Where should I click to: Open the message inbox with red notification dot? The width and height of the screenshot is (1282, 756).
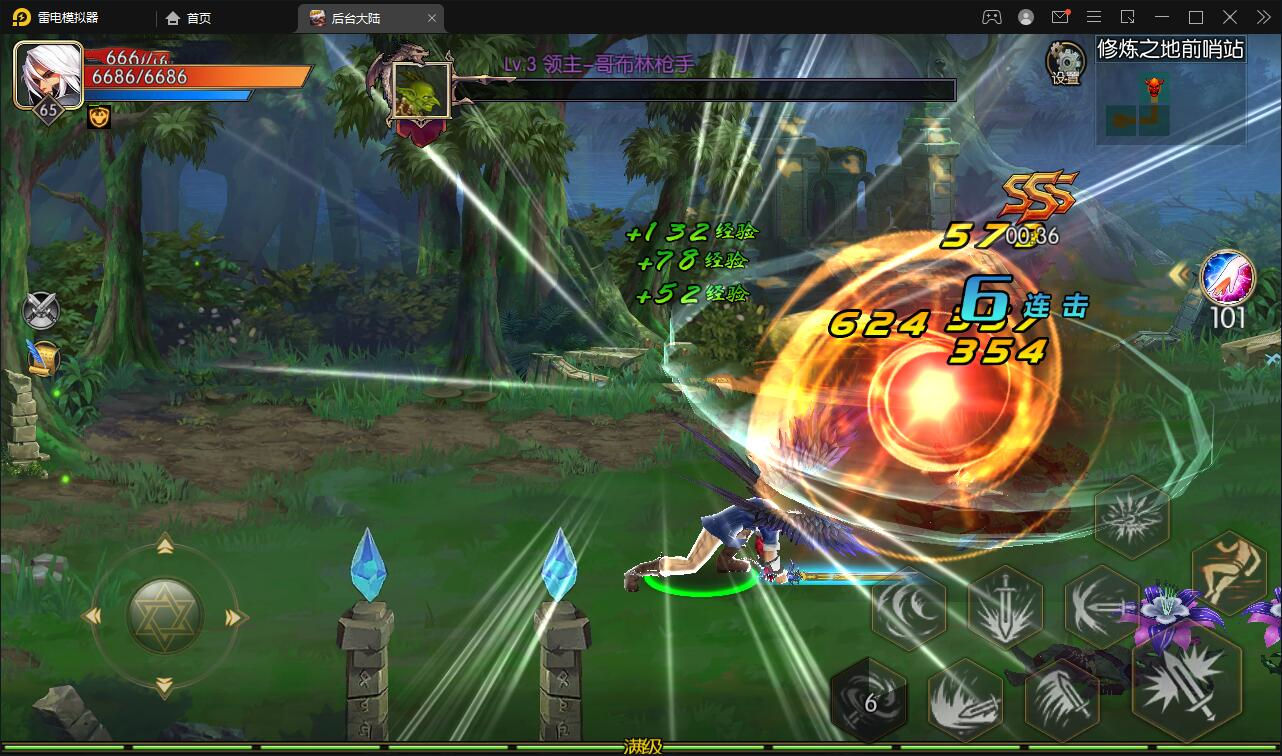pos(1063,17)
